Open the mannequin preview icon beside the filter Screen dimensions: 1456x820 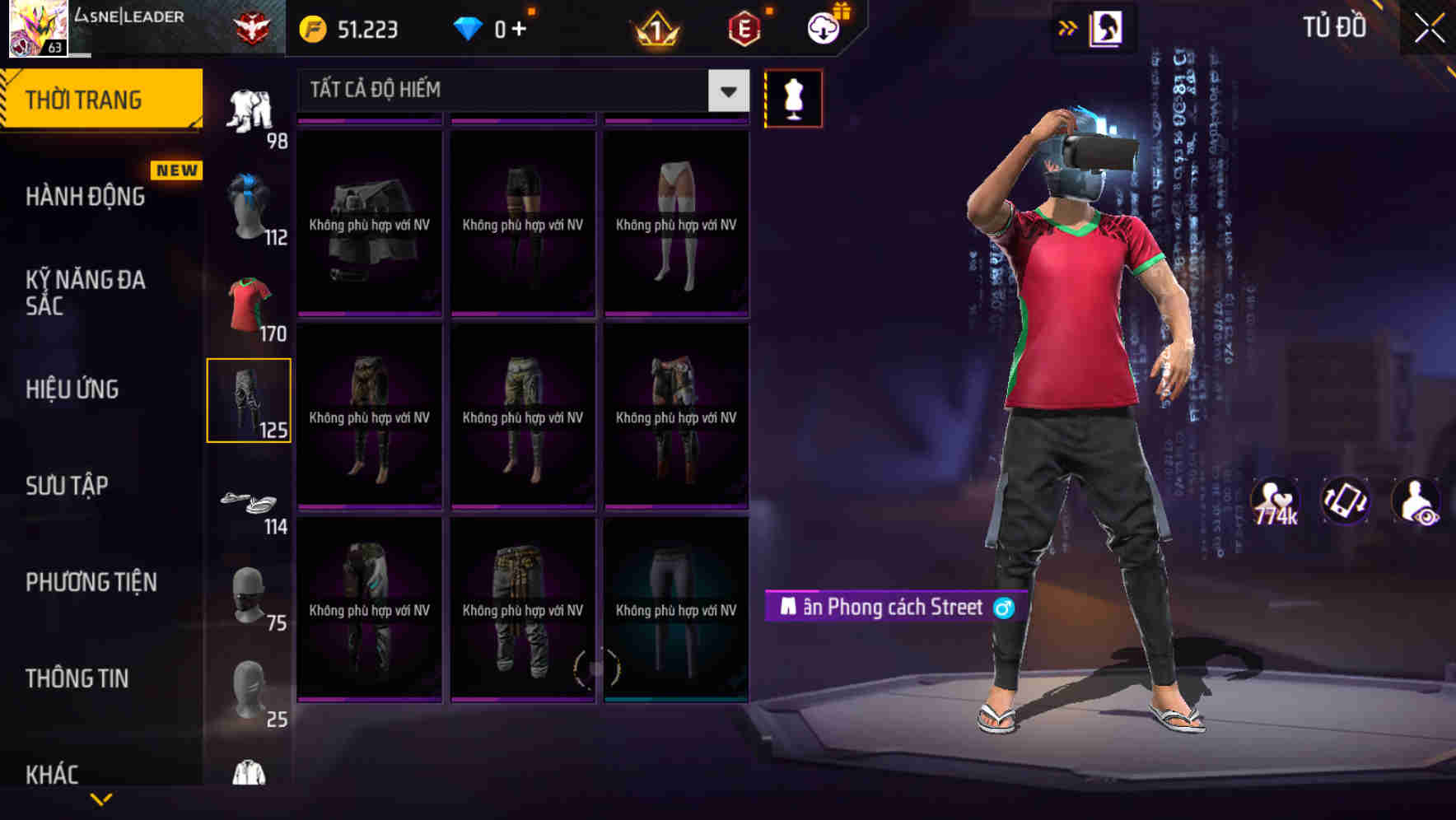tap(794, 97)
